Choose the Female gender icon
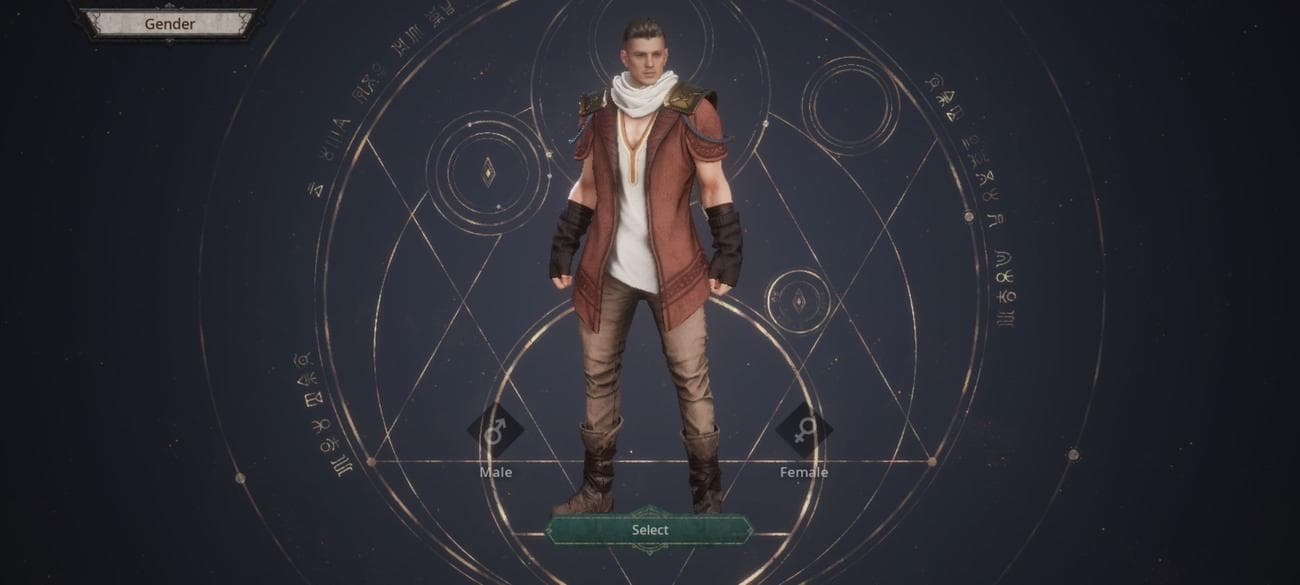 pos(803,431)
